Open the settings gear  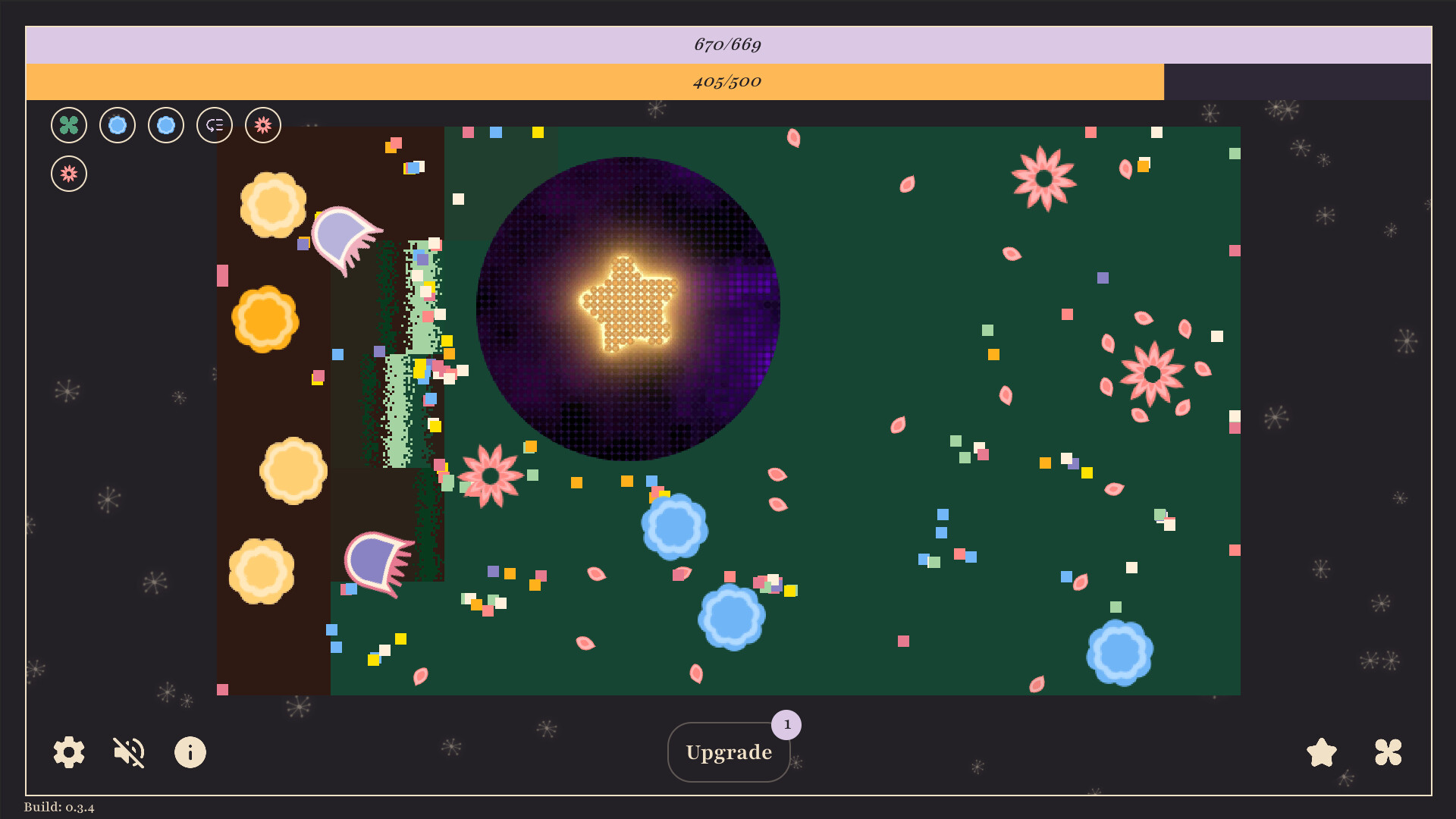click(x=67, y=752)
